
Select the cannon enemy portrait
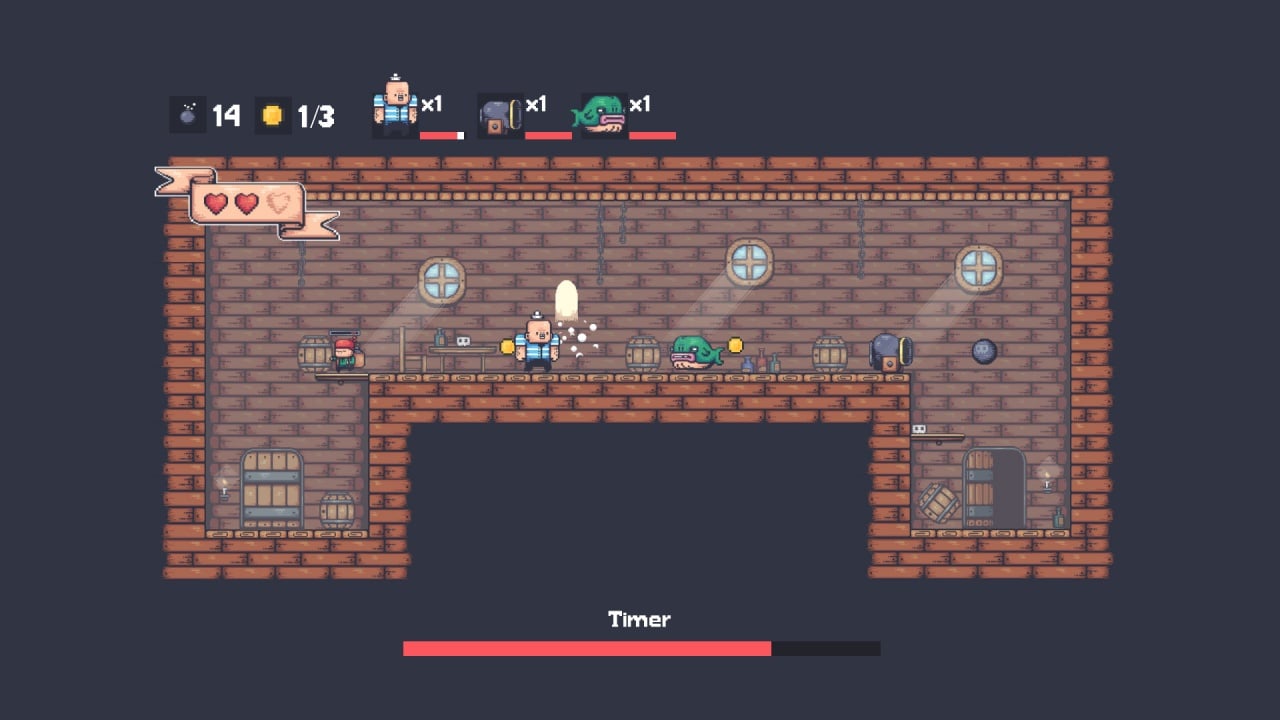coord(499,115)
